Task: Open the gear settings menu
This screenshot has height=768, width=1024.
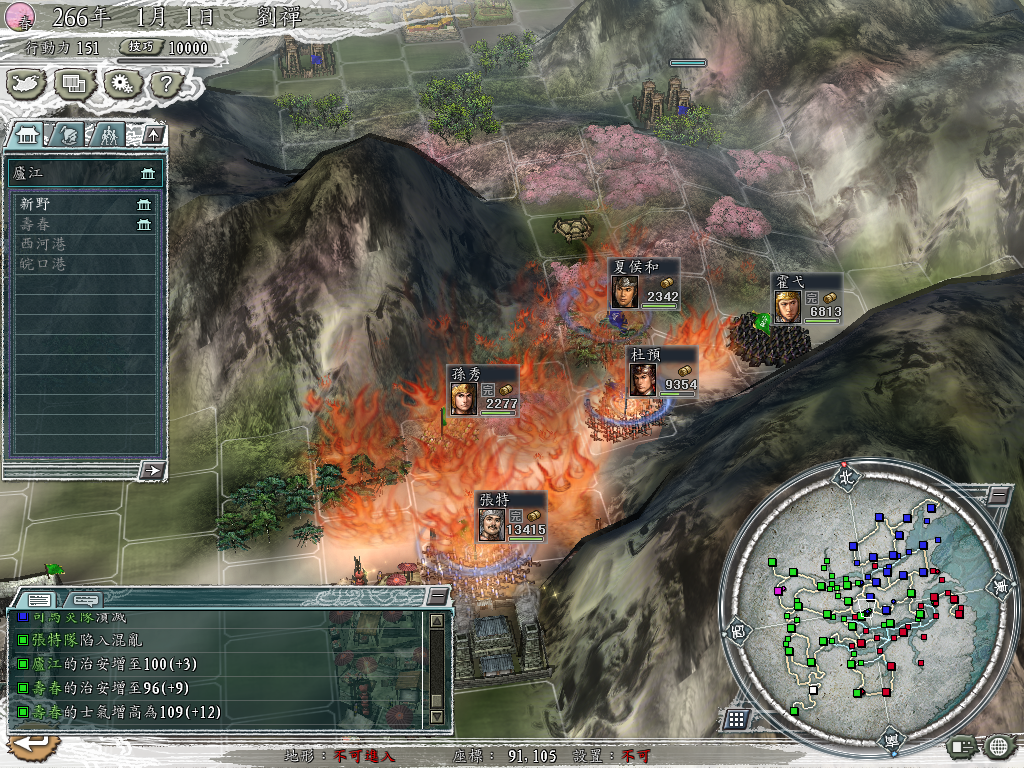Action: click(x=121, y=84)
